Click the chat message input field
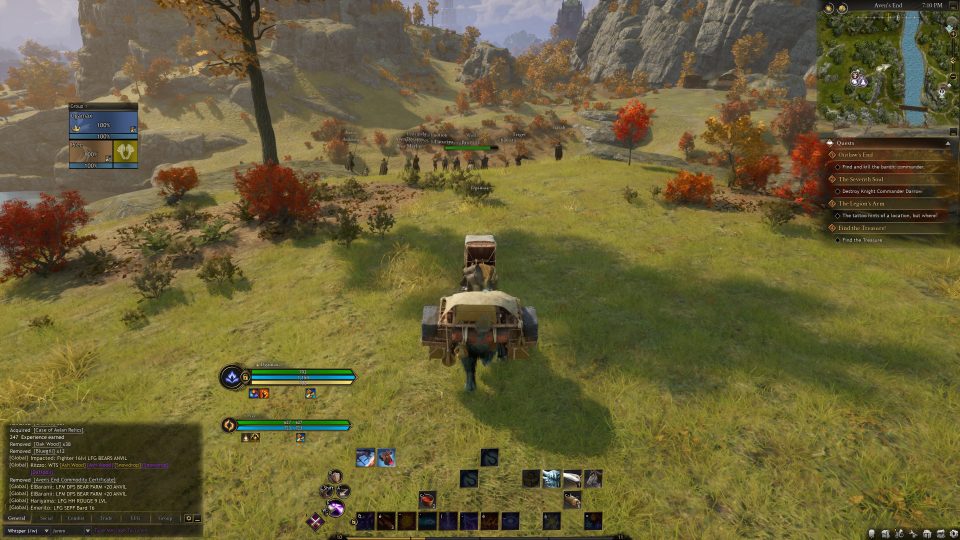Image resolution: width=960 pixels, height=540 pixels. click(x=140, y=530)
